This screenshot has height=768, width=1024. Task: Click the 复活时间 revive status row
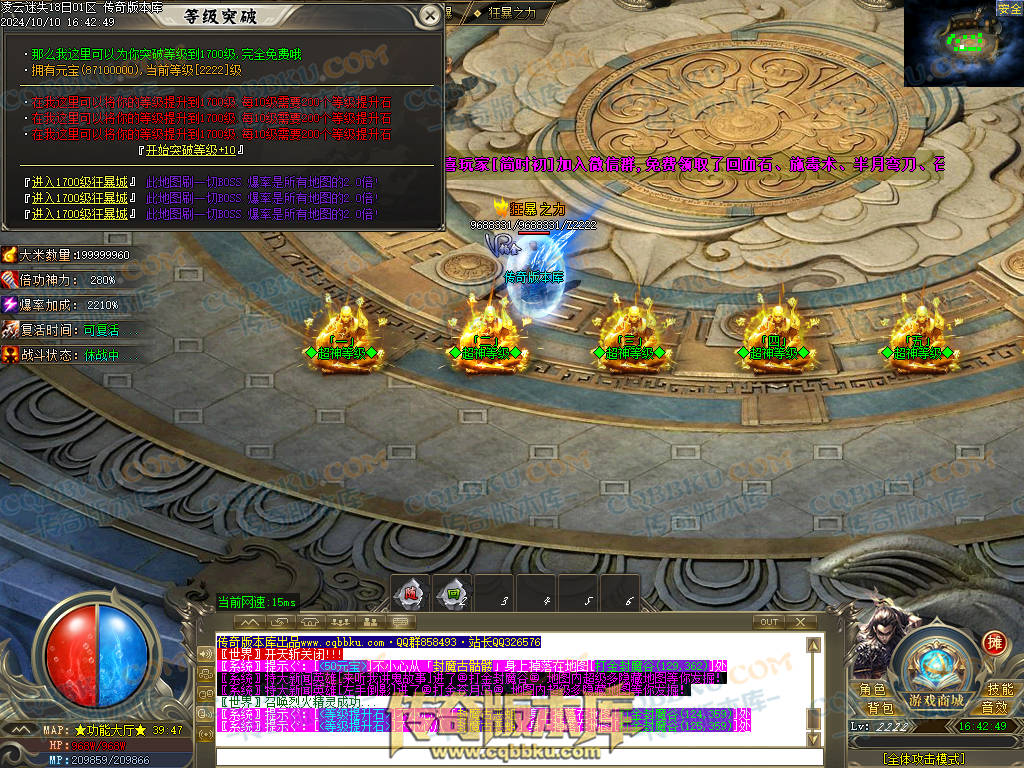(x=70, y=330)
